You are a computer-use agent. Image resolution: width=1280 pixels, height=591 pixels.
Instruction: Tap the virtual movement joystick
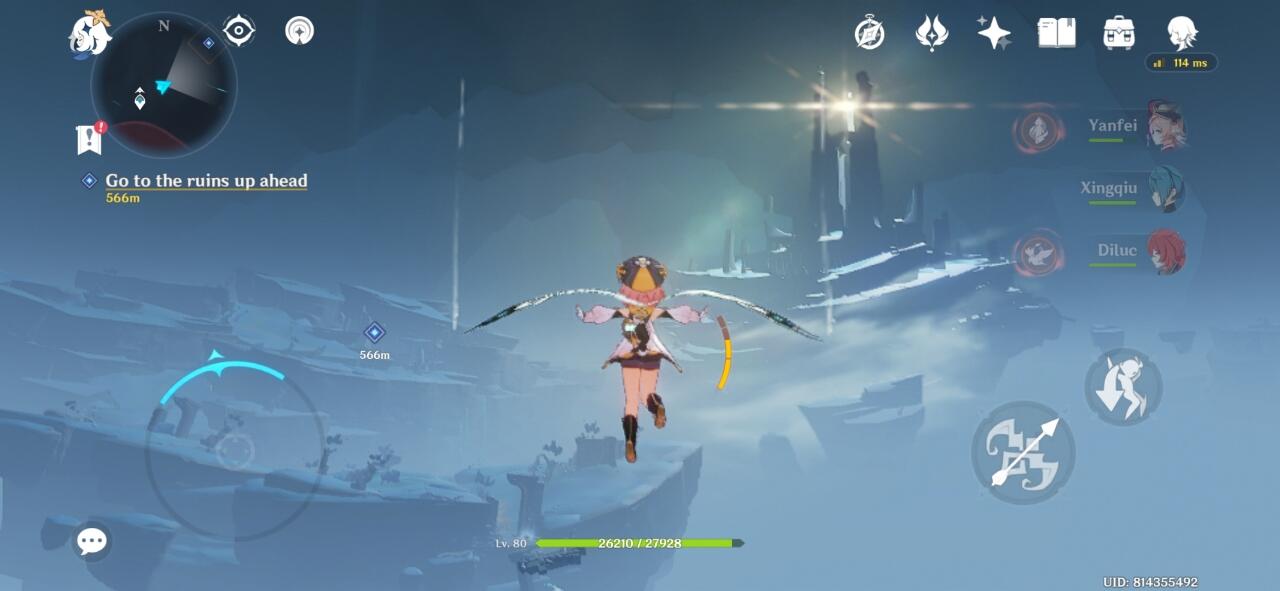pos(235,451)
